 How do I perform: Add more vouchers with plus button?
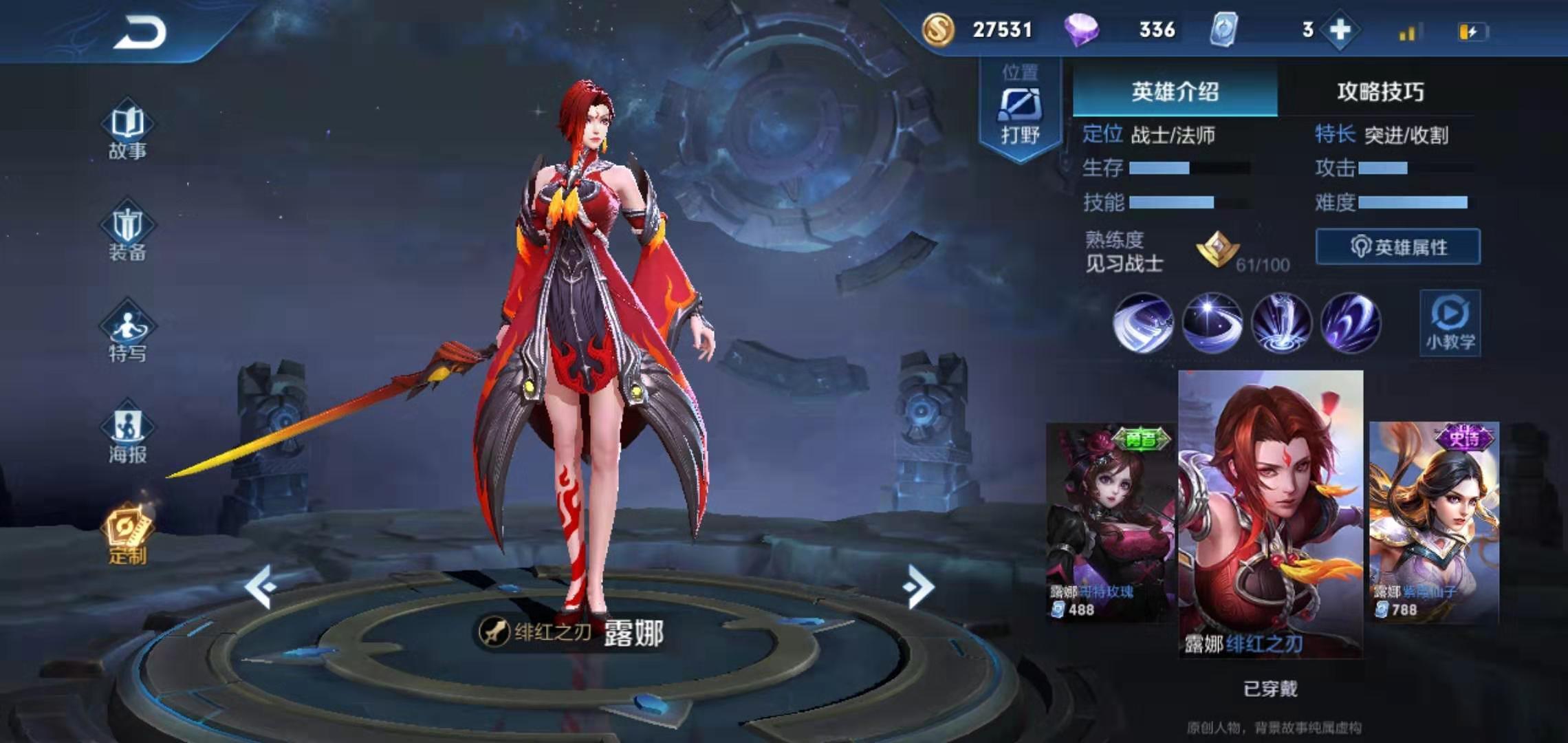tap(1340, 30)
